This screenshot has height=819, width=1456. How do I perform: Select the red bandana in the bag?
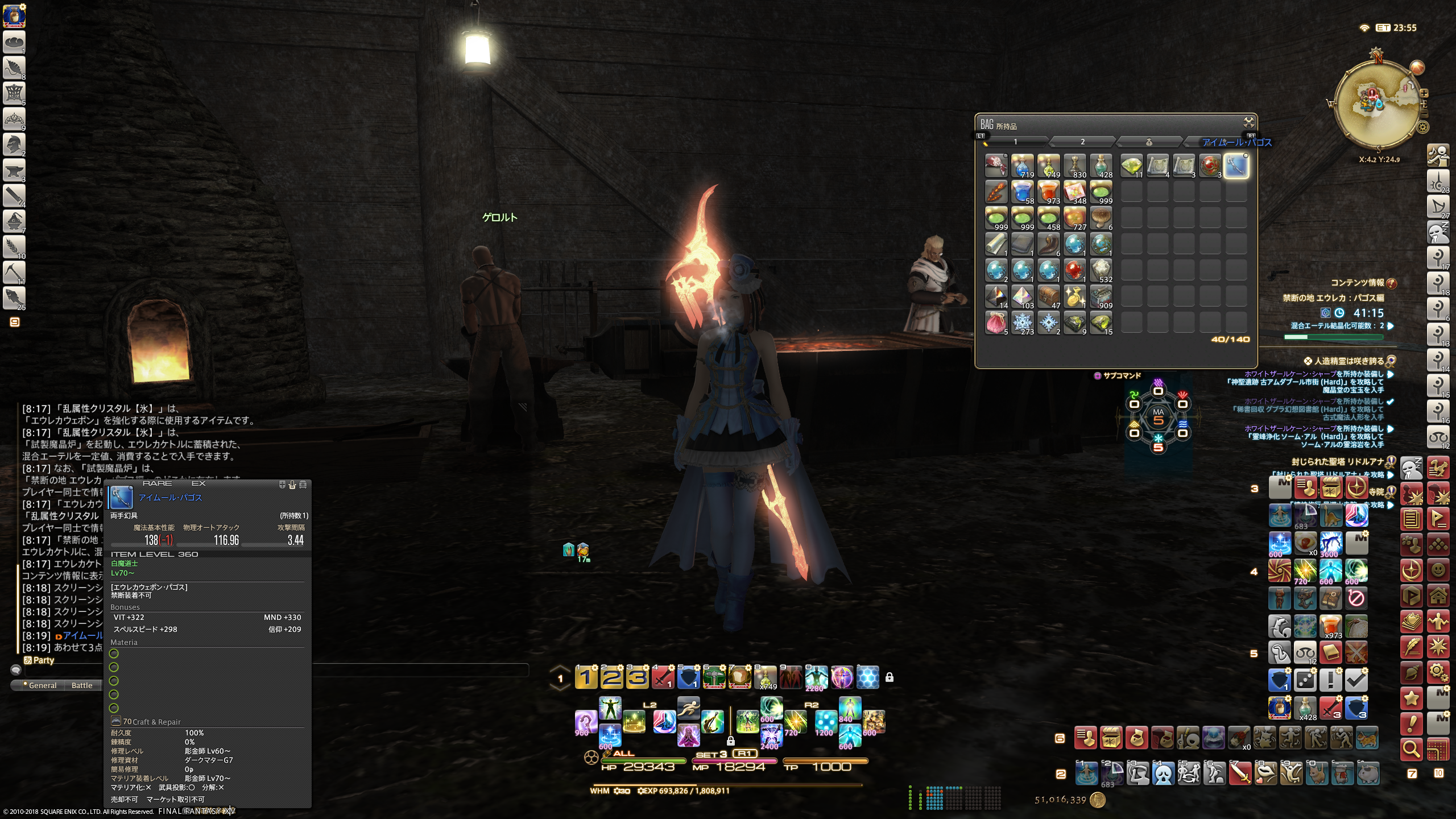point(996,166)
